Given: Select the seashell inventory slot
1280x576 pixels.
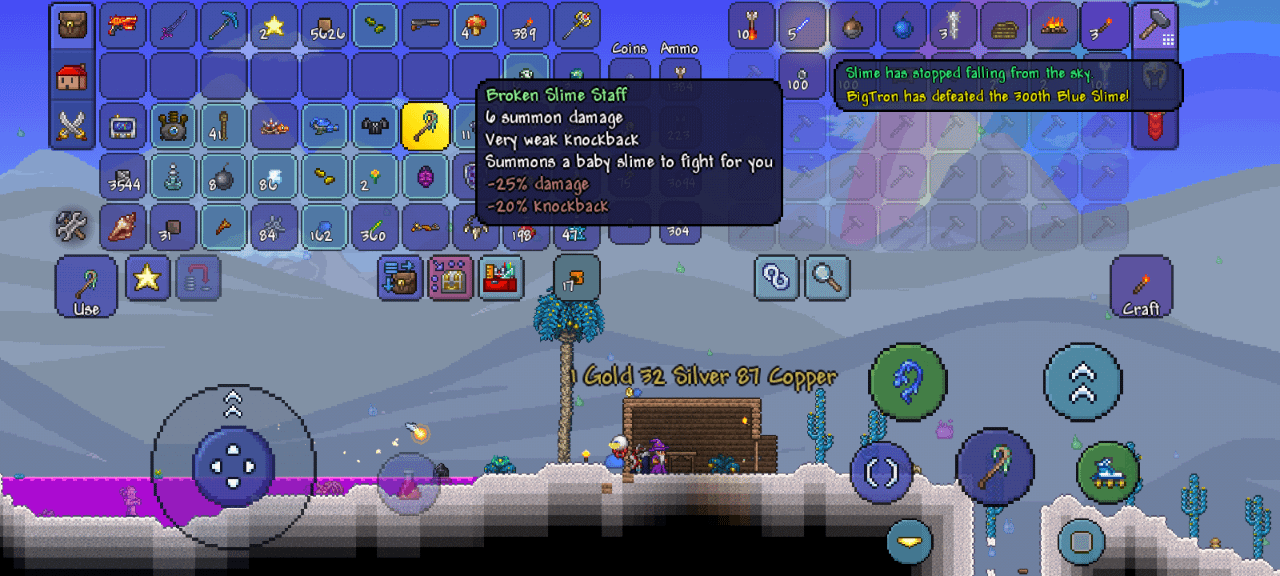Looking at the screenshot, I should coord(123,227).
